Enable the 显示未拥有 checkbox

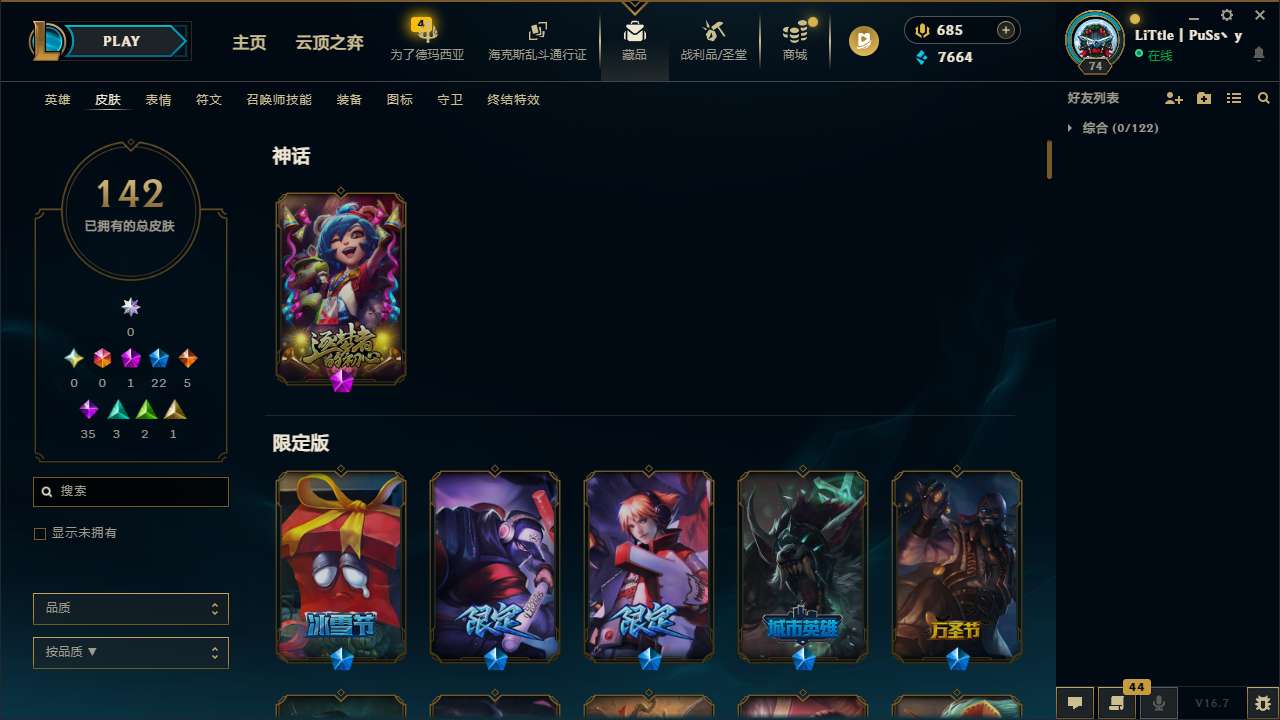[40, 533]
